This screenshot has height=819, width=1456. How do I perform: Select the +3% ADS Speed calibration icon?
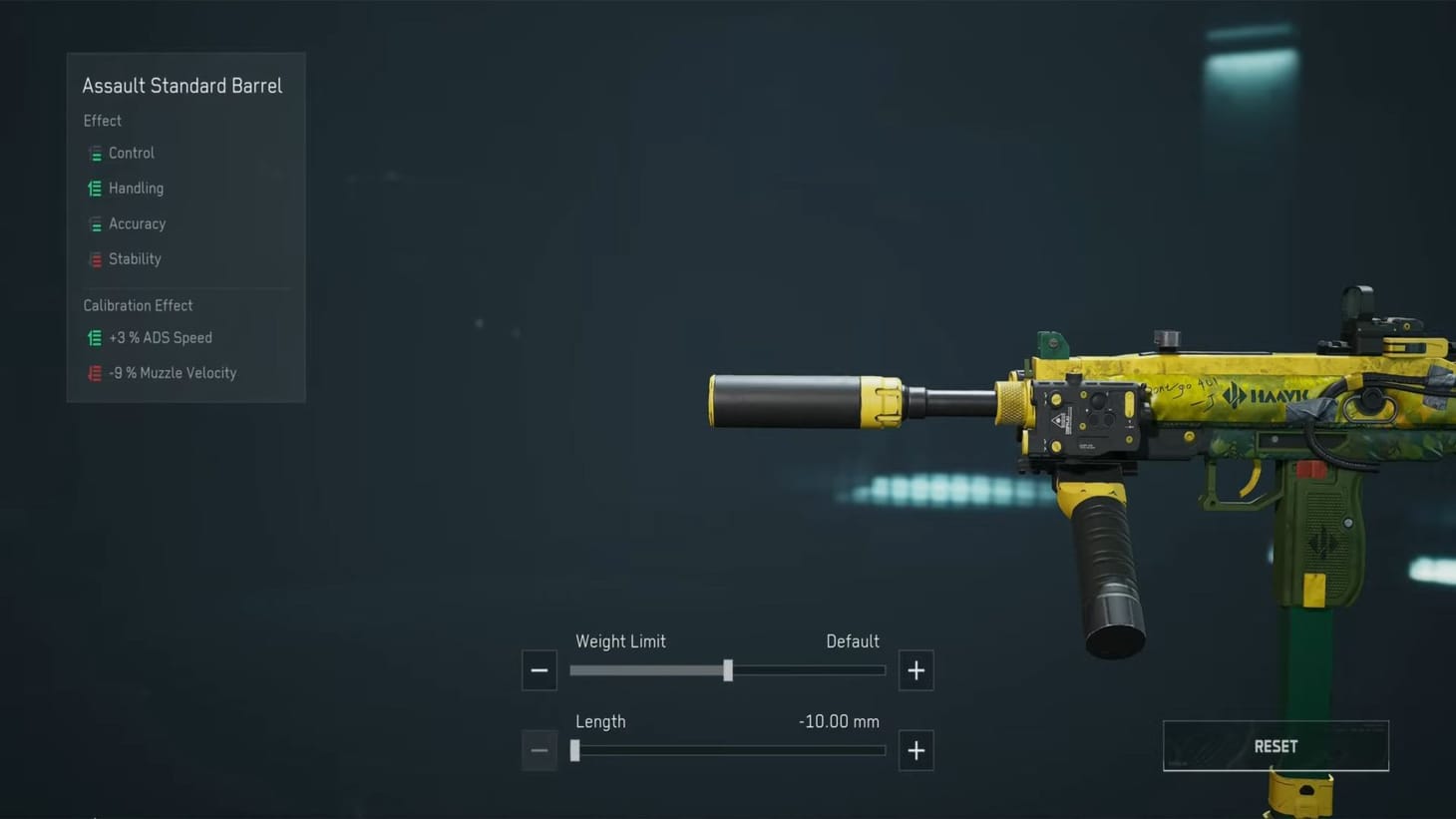95,337
